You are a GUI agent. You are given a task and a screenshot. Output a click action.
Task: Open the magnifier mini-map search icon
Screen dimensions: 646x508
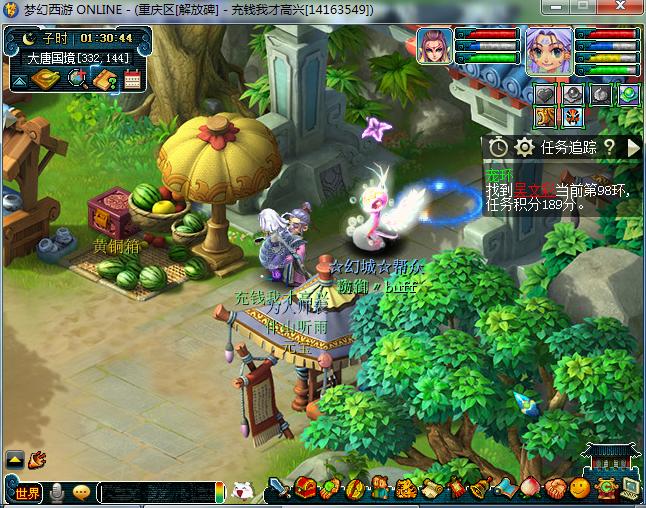[x=76, y=79]
